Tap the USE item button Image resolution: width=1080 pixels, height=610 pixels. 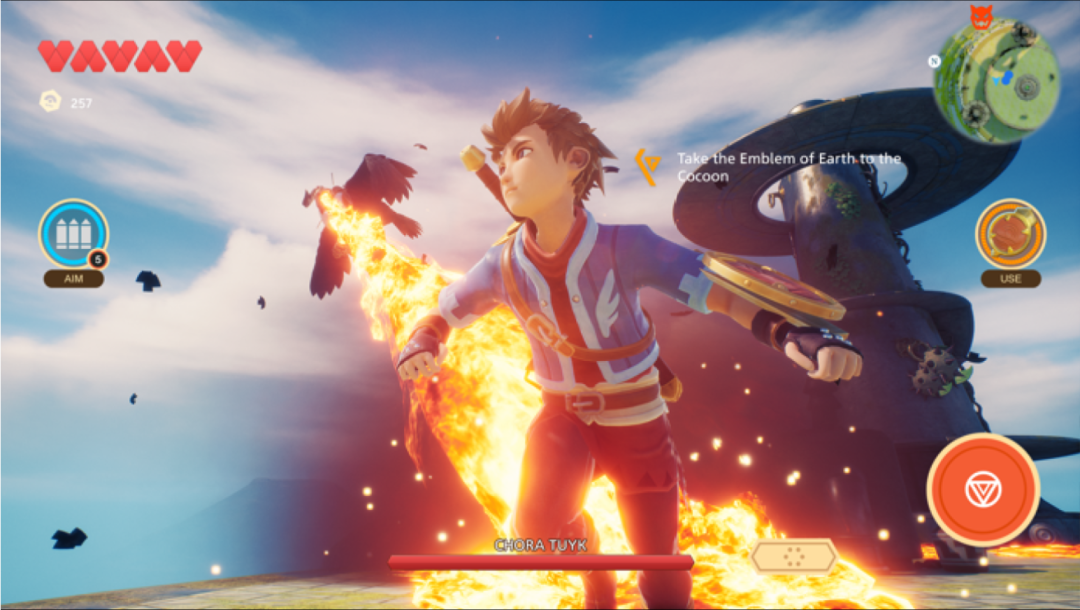click(1010, 234)
